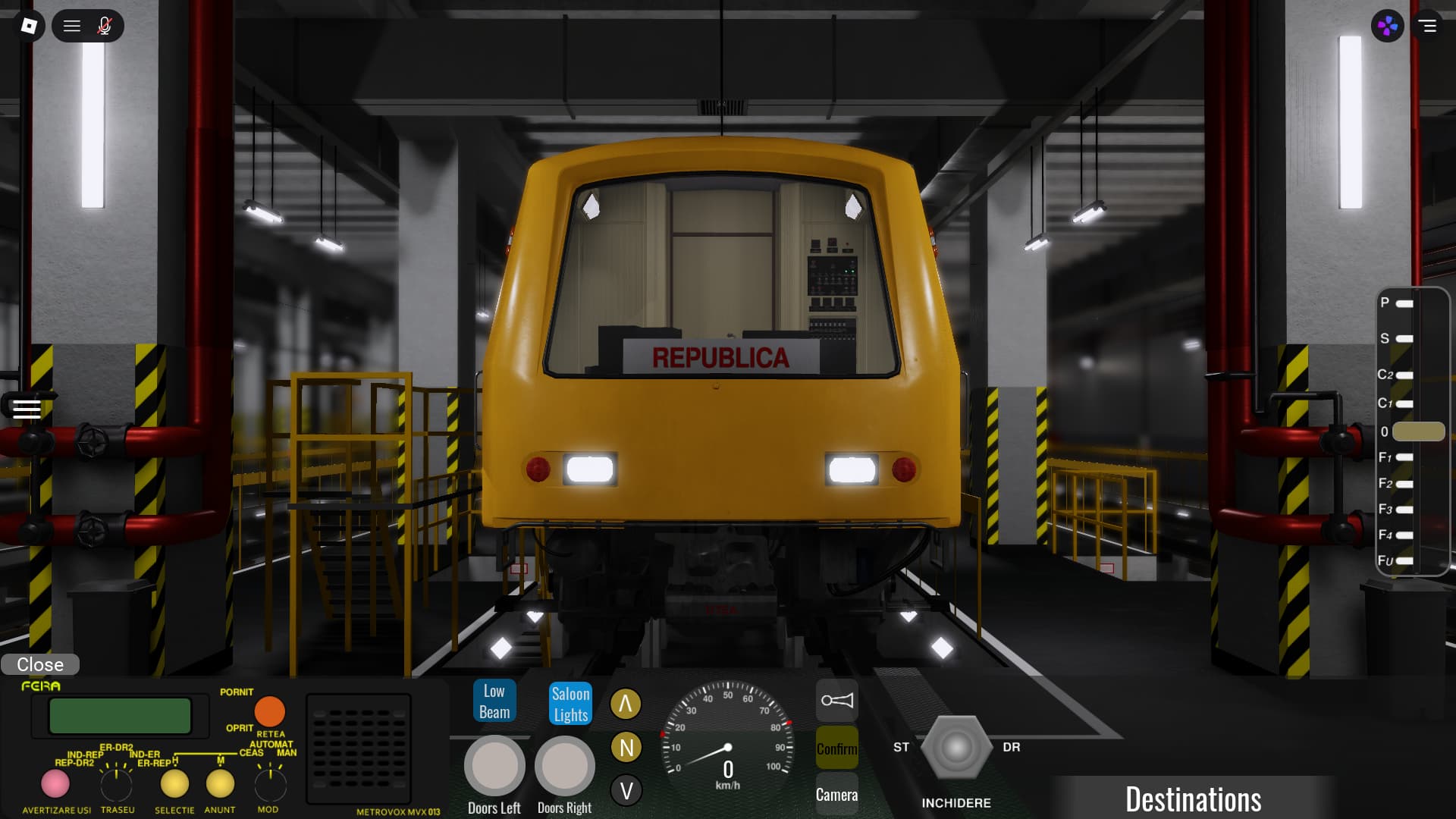Screen dimensions: 1456x819
Task: Open the Roblox menu logo button
Action: click(x=29, y=26)
